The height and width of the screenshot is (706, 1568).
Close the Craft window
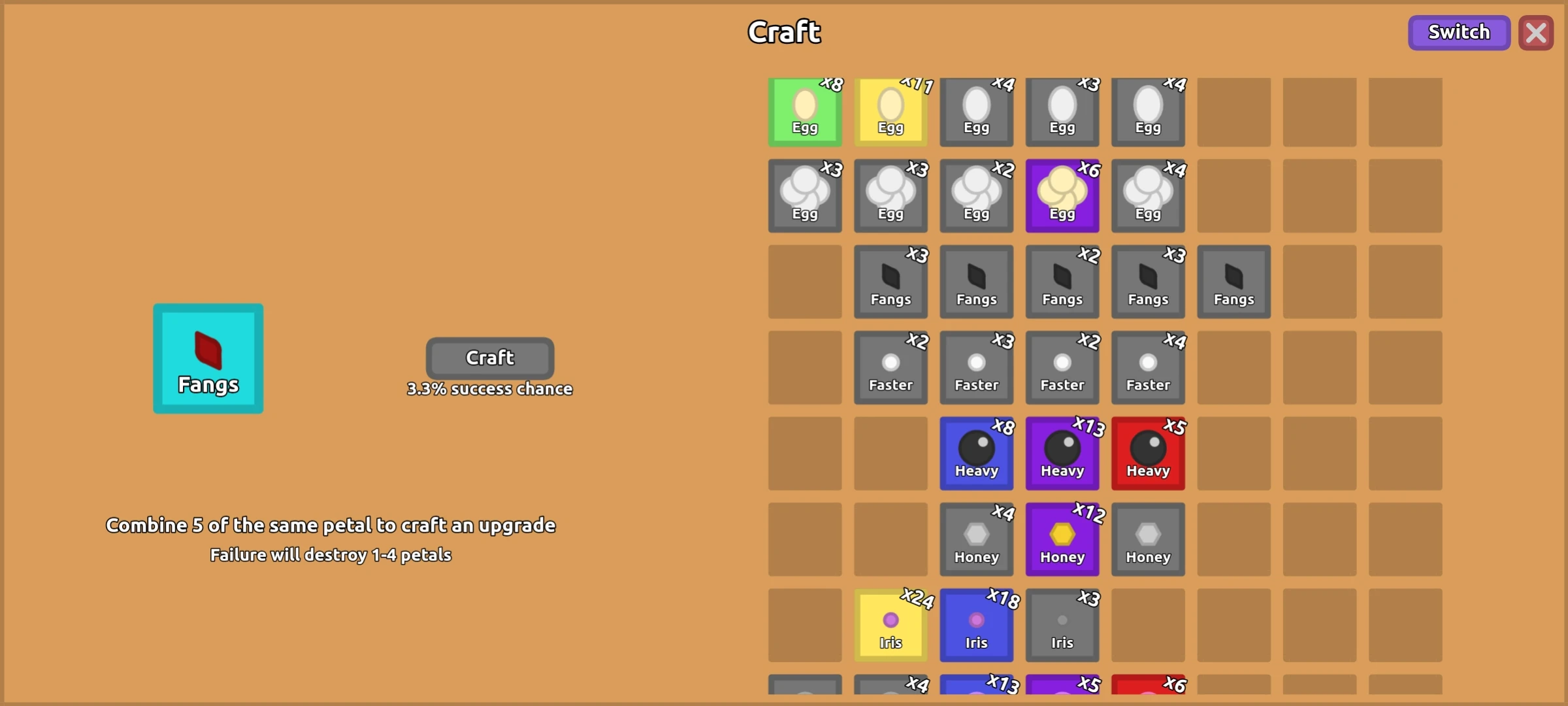tap(1536, 33)
